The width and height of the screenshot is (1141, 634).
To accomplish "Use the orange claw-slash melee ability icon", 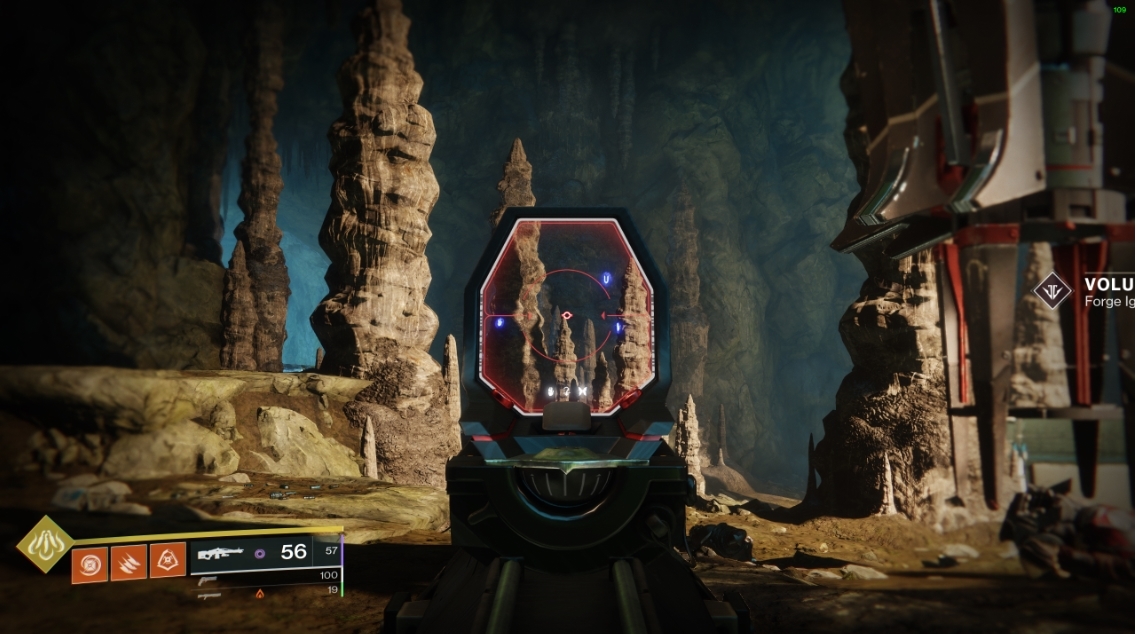I will tap(128, 562).
